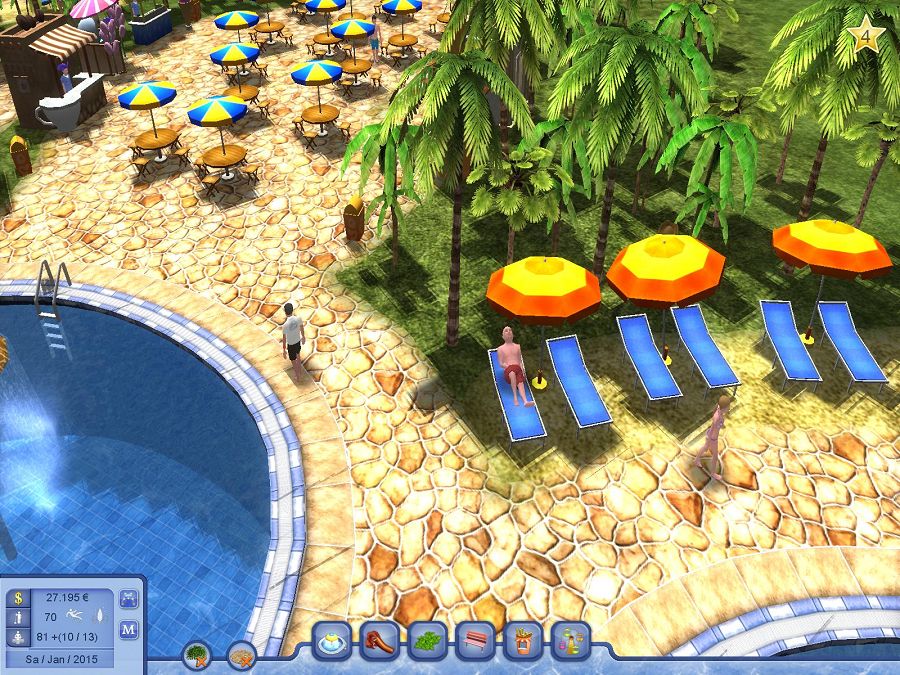Image resolution: width=900 pixels, height=675 pixels.
Task: Select the tower attractions build category
Action: [x=570, y=641]
